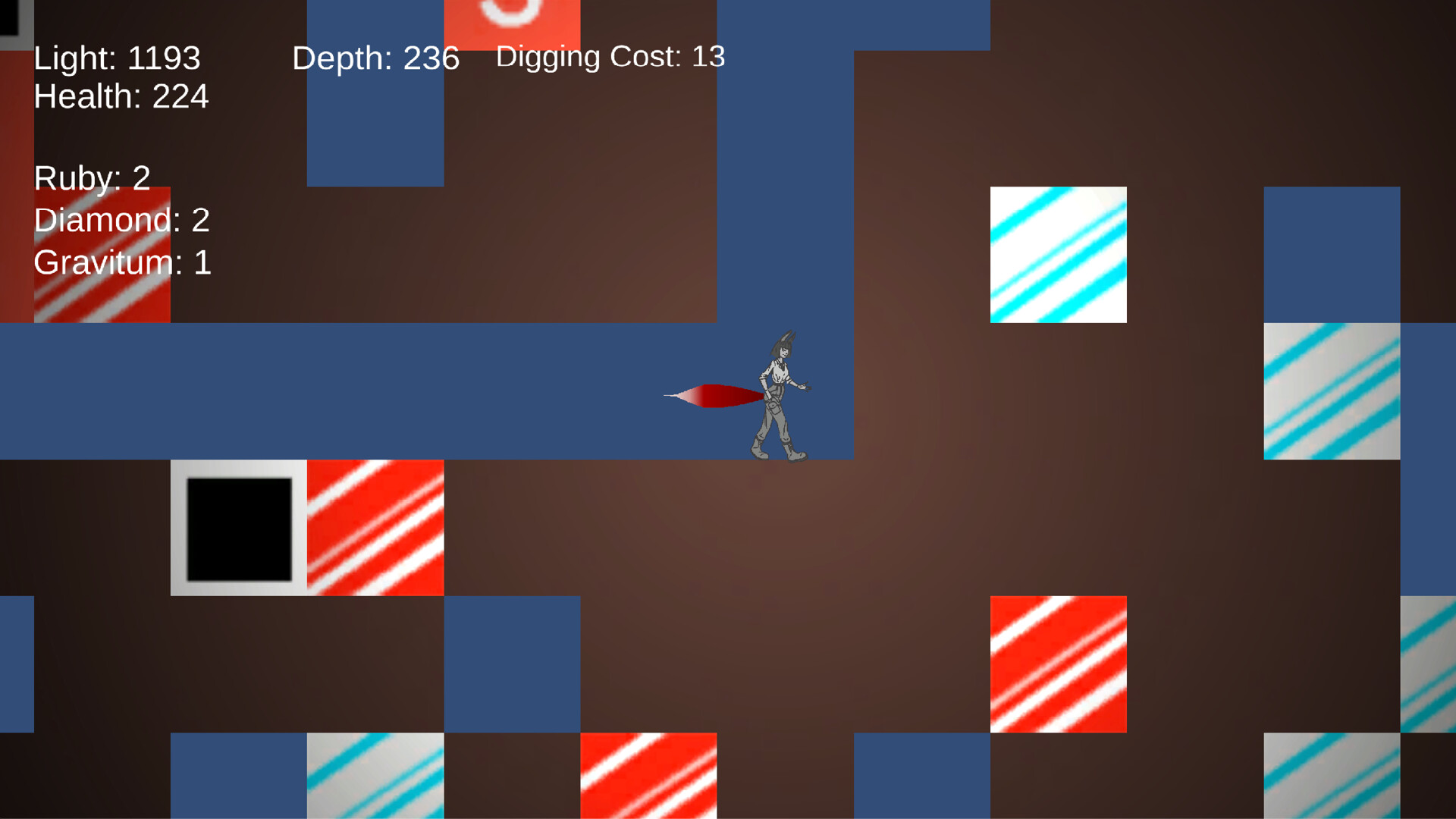The image size is (1456, 819).
Task: Click the Diamond: 2 counter
Action: pos(121,221)
